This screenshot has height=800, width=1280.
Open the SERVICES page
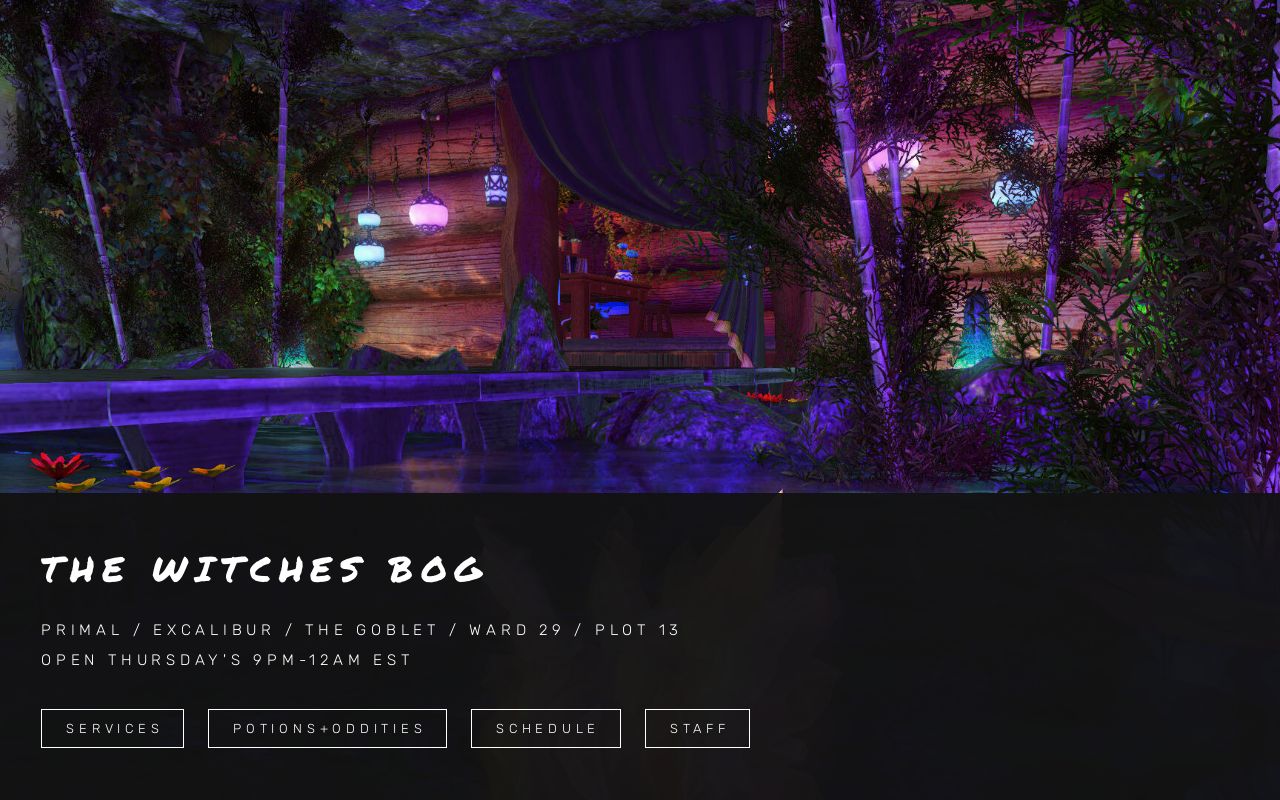click(112, 728)
